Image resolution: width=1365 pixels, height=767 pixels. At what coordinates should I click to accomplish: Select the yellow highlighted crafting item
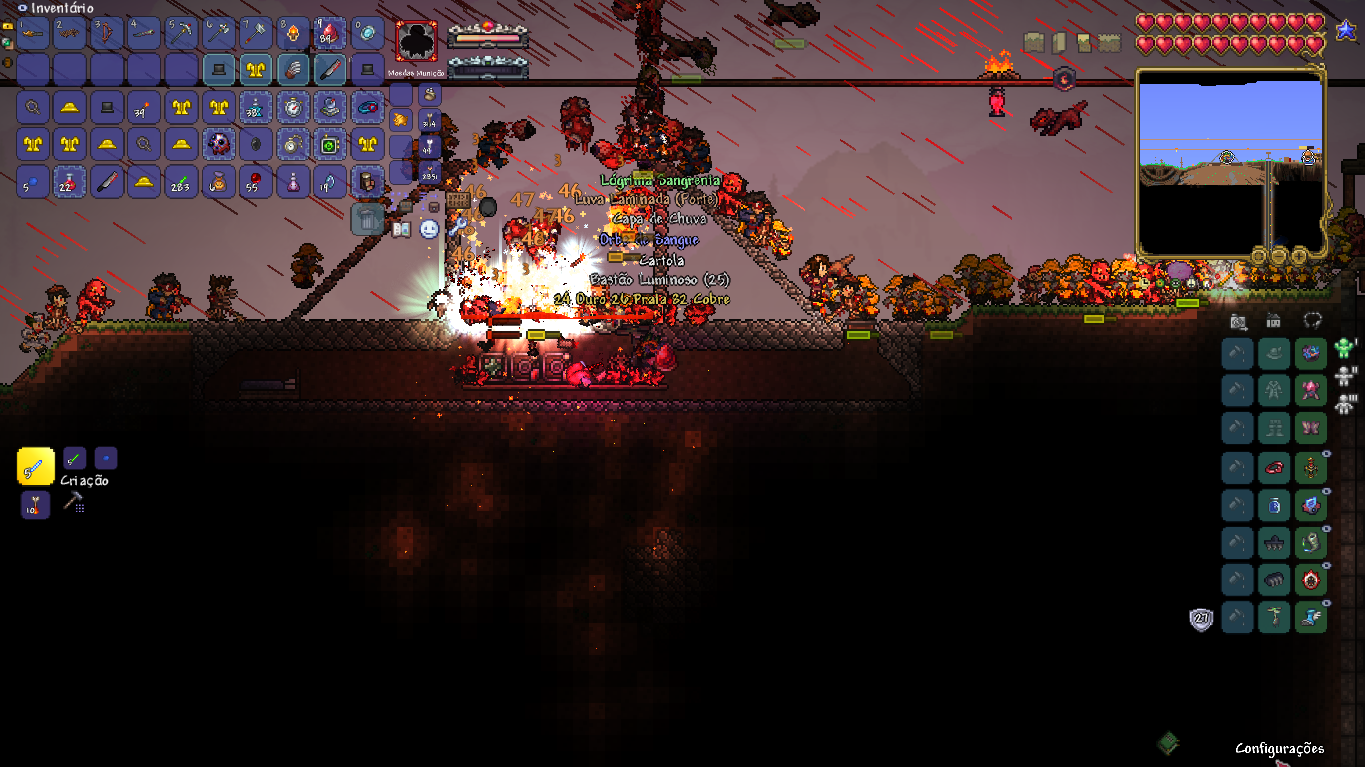[x=36, y=466]
